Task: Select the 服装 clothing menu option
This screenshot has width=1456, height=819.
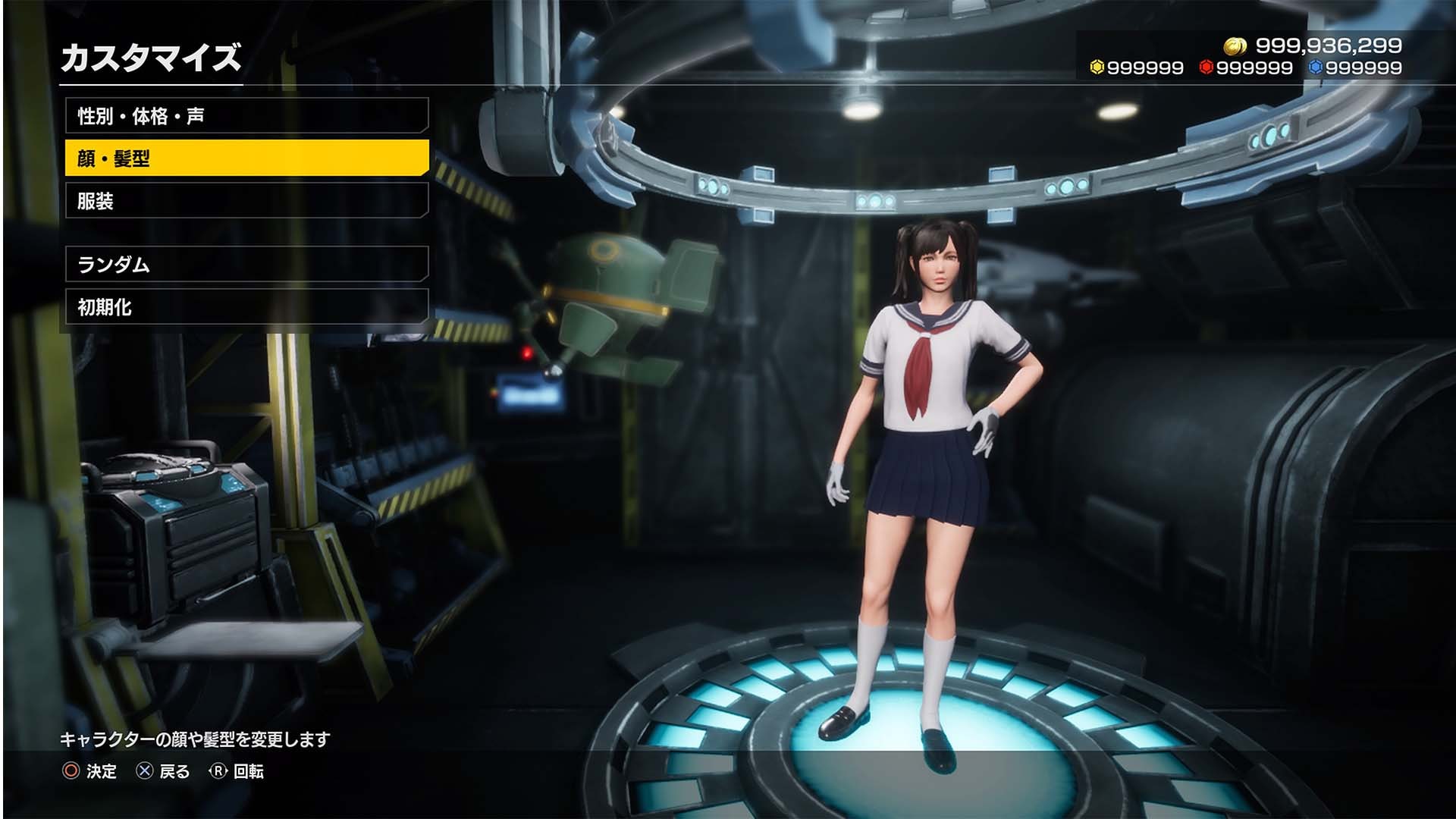Action: [246, 202]
